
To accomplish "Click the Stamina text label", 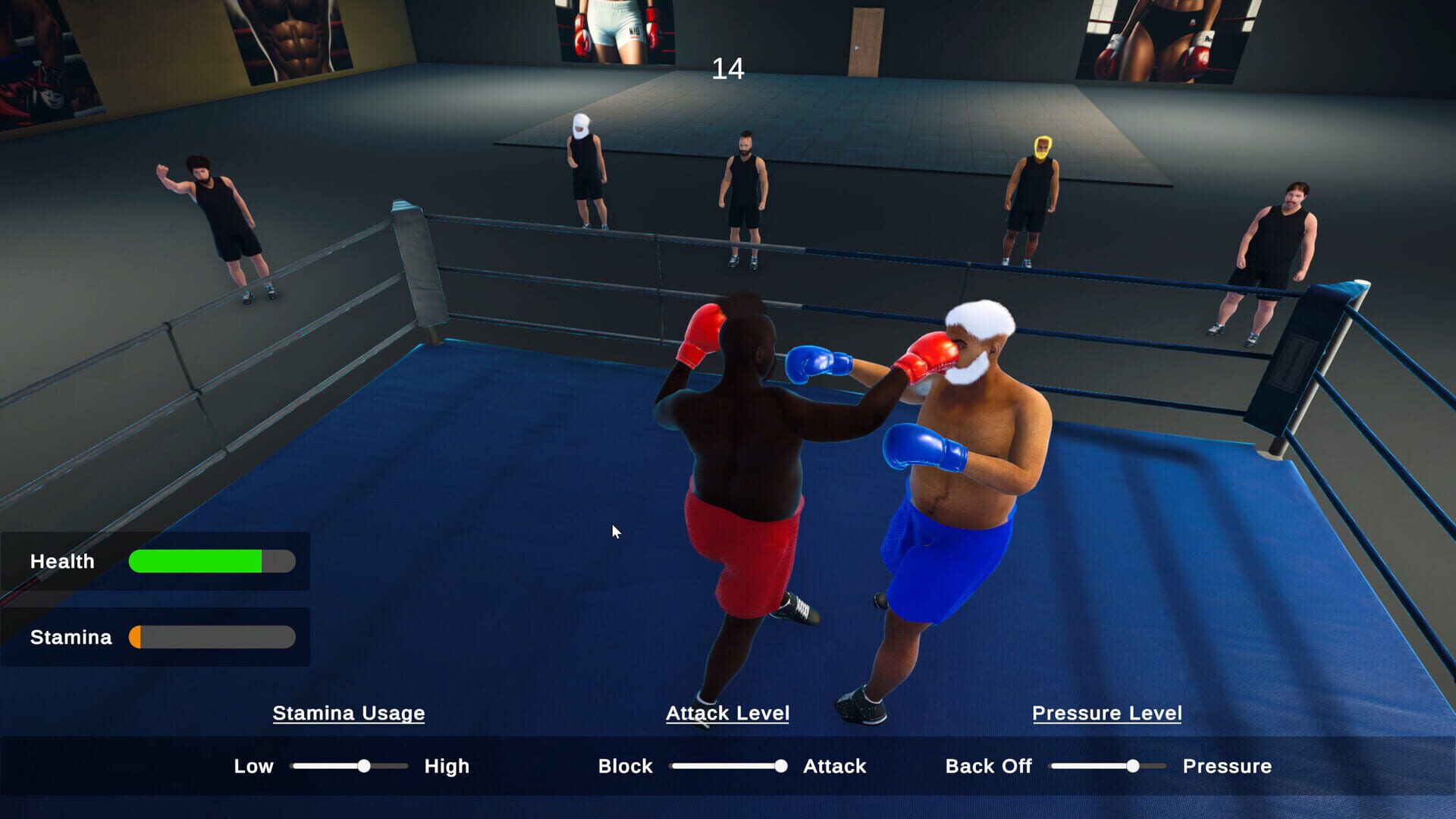I will click(70, 637).
